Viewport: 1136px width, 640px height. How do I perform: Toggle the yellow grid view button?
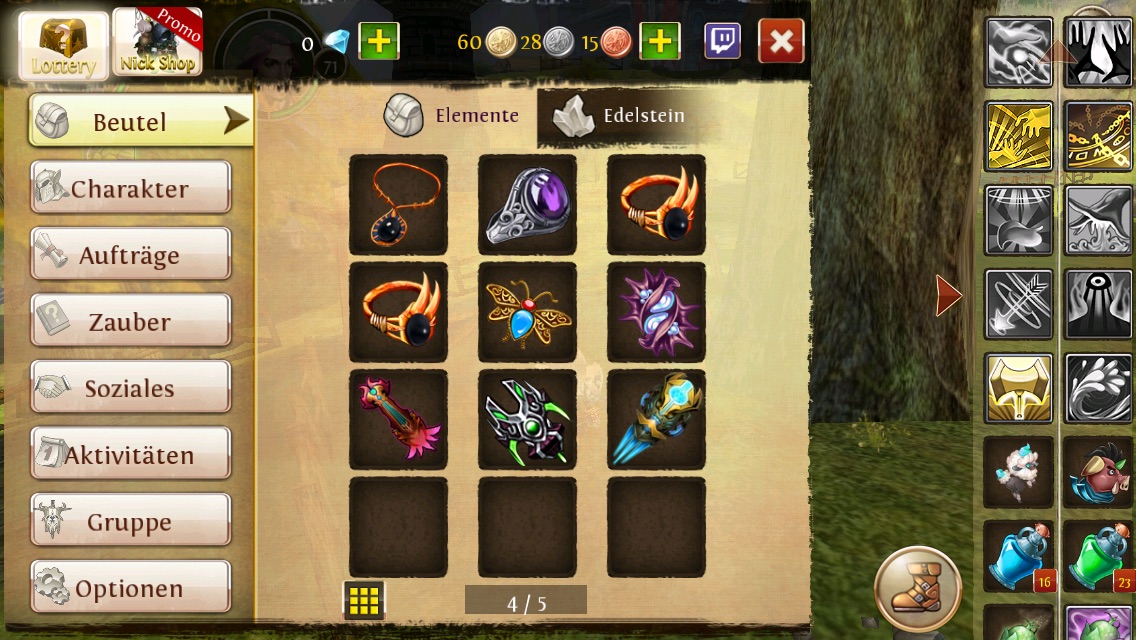[x=364, y=600]
